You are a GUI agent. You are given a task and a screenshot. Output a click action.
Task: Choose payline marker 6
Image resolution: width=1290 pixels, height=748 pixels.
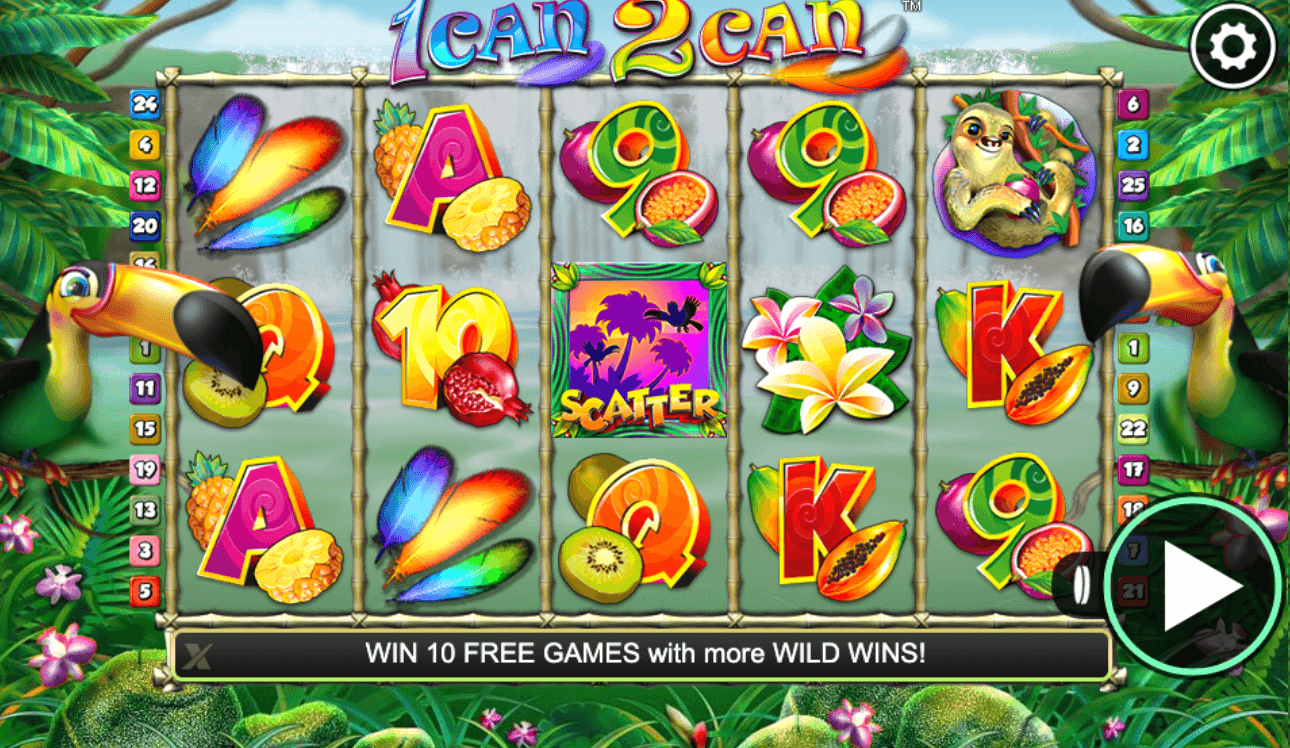[x=1133, y=103]
